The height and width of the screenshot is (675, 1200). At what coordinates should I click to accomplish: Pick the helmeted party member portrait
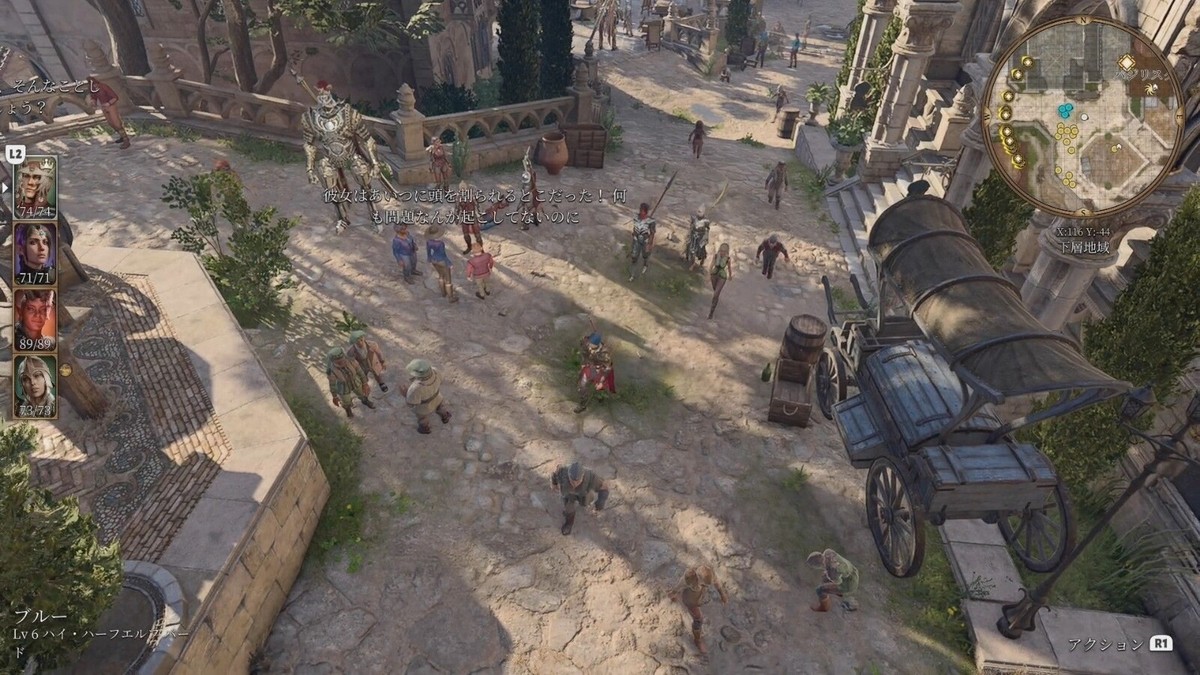35,381
